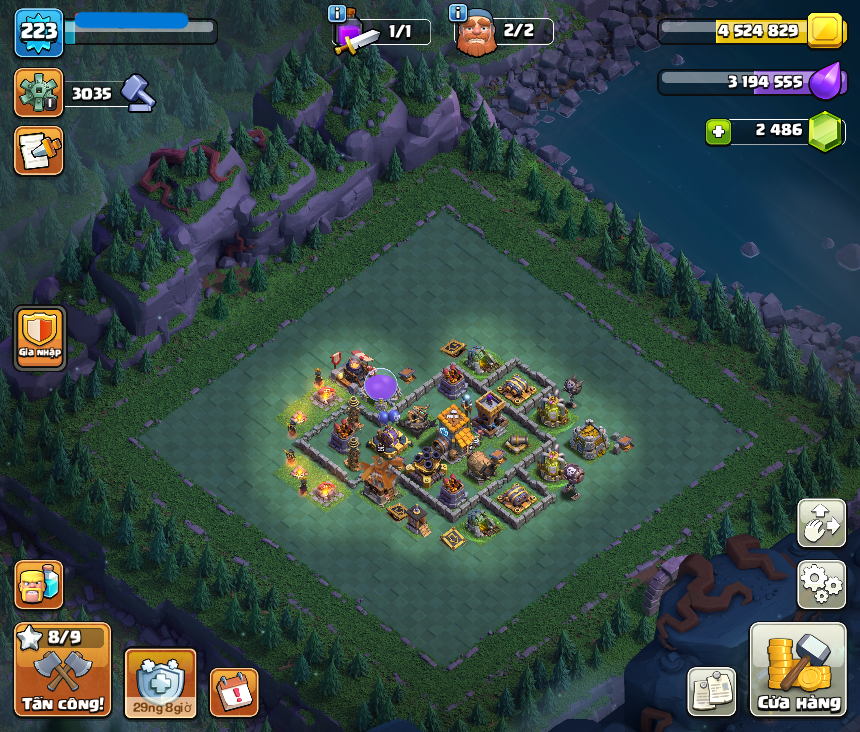The width and height of the screenshot is (860, 732).
Task: Open the calendar events icon
Action: pos(235,692)
